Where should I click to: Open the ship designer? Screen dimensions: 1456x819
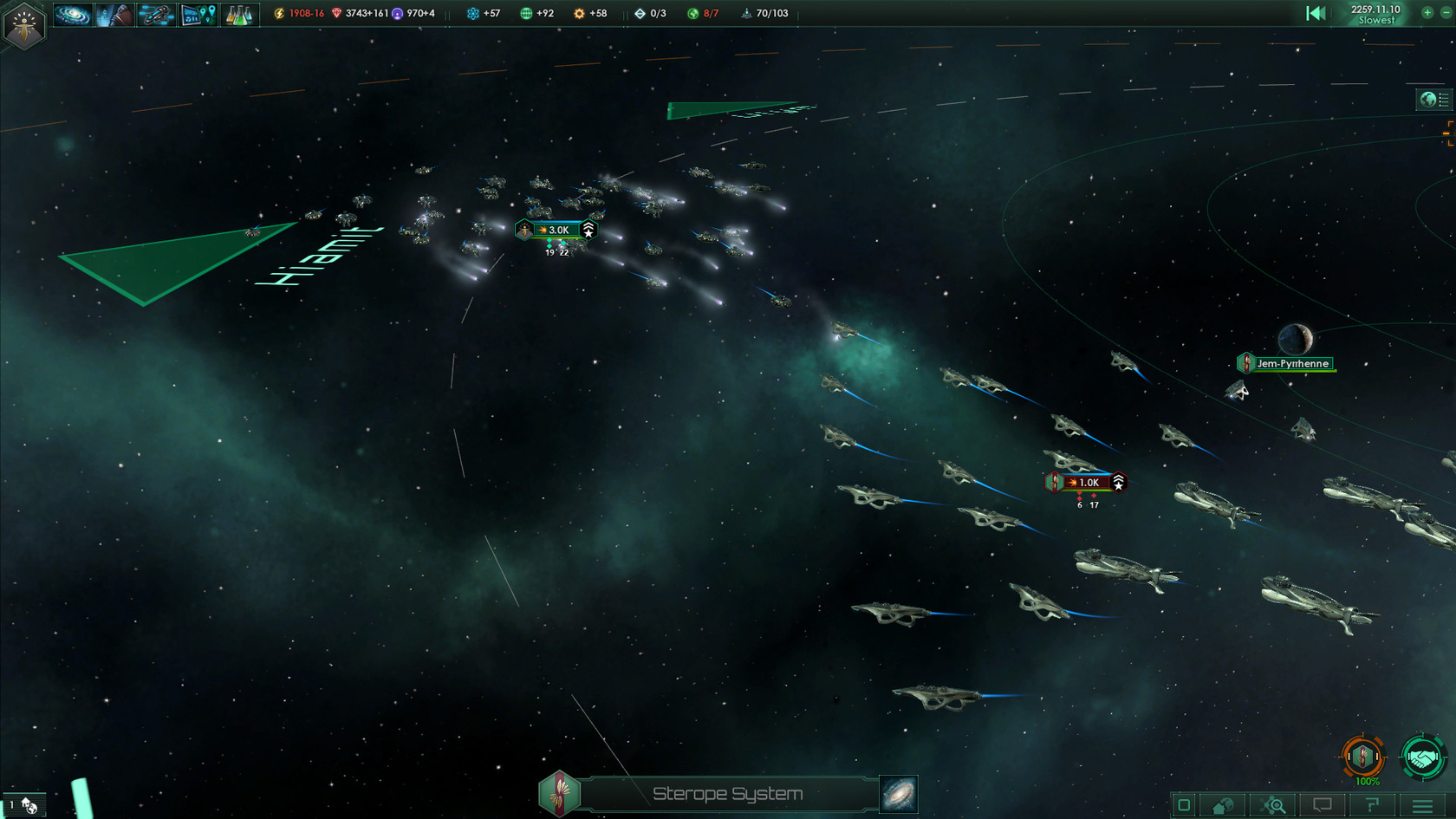158,14
